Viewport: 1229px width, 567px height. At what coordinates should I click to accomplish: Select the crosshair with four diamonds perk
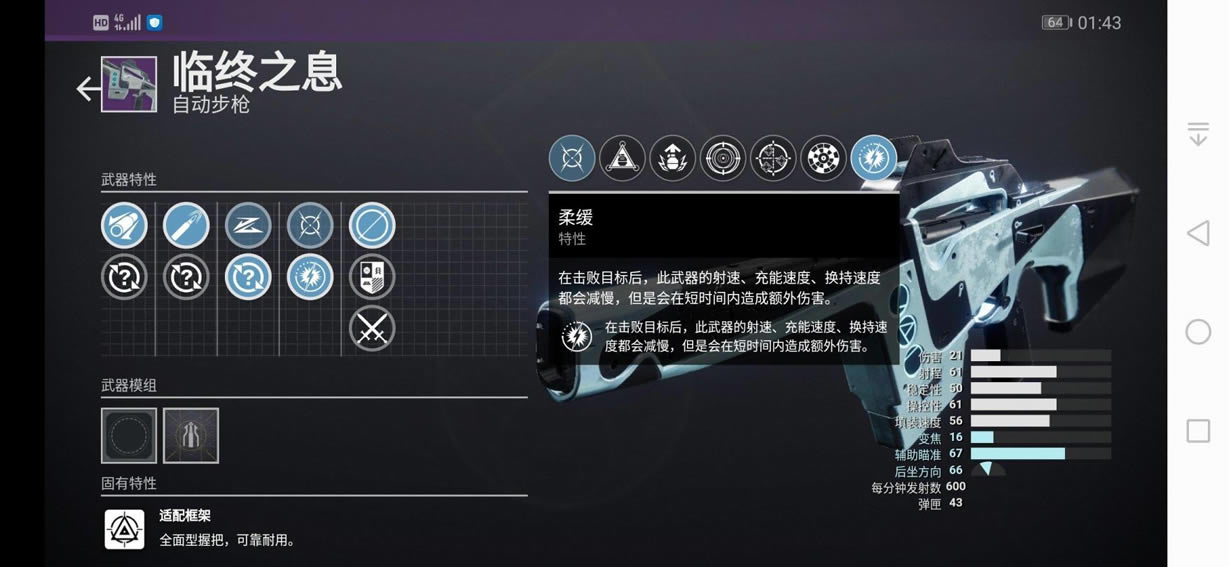773,159
